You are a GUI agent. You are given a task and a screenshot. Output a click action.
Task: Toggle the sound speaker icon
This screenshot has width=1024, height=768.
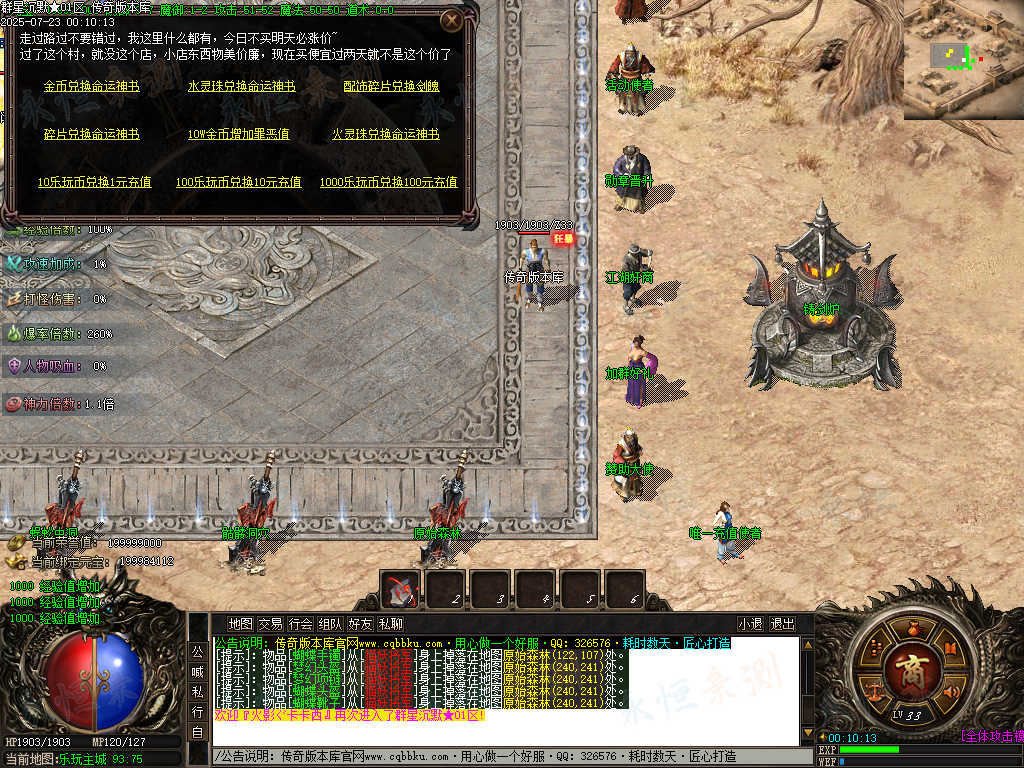click(x=950, y=690)
